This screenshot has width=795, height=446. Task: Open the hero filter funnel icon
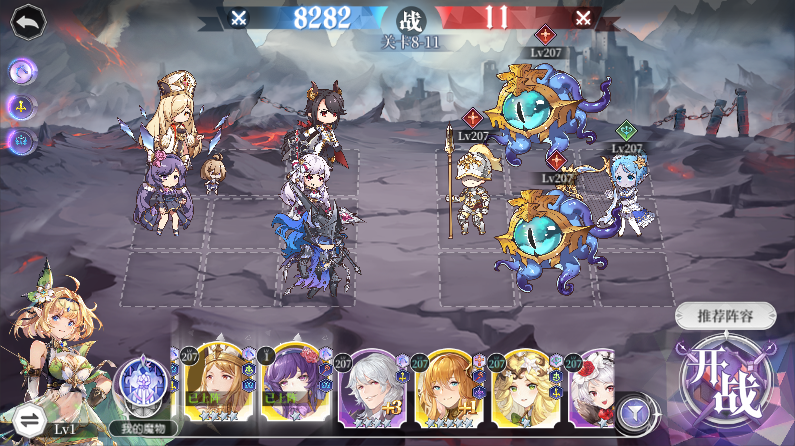click(x=632, y=410)
